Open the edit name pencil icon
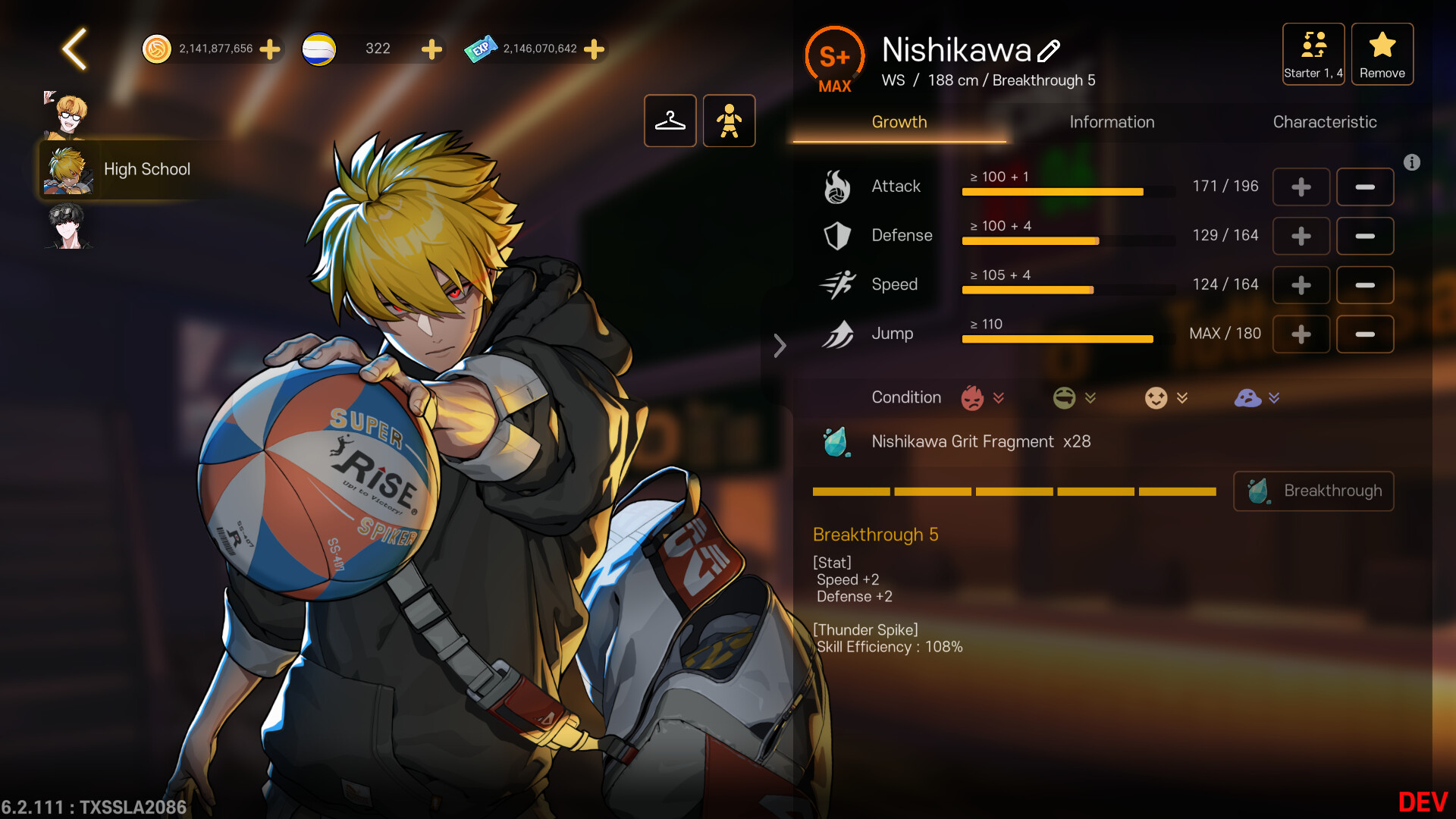The image size is (1456, 819). [x=1050, y=52]
